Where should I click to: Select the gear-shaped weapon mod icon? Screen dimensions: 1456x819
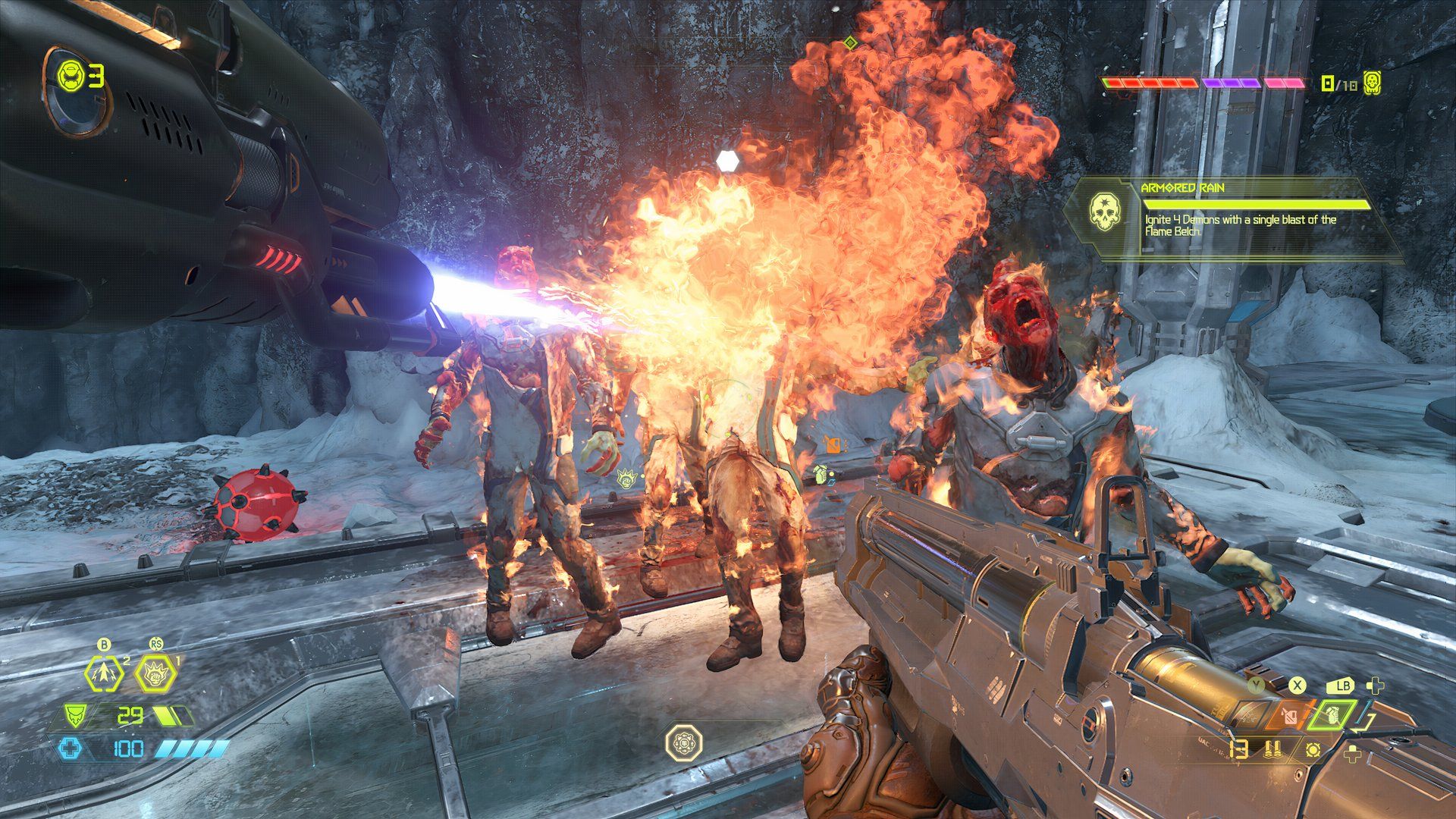coord(1313,750)
